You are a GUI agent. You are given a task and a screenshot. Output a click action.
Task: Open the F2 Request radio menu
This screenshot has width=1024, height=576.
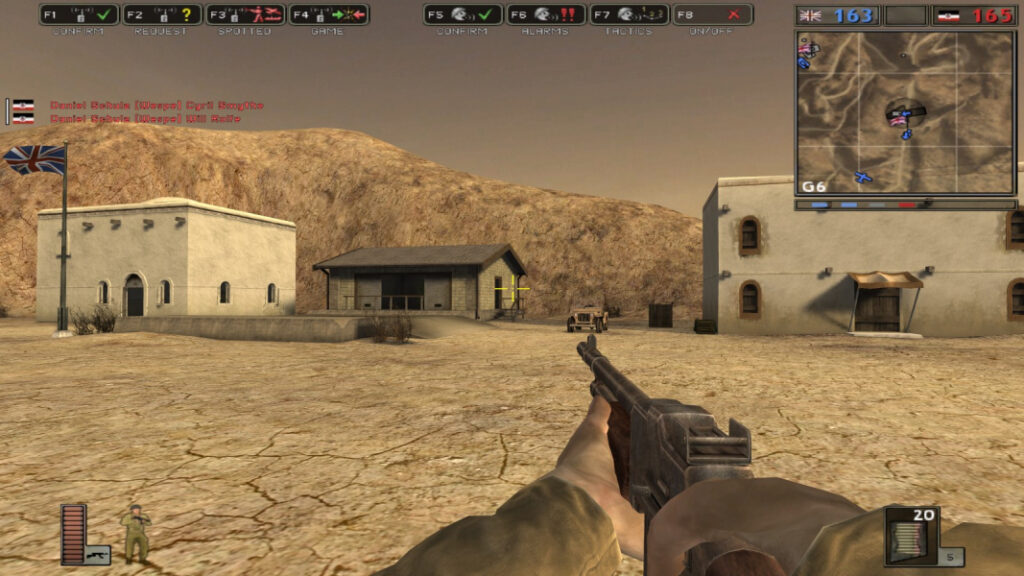pos(162,15)
